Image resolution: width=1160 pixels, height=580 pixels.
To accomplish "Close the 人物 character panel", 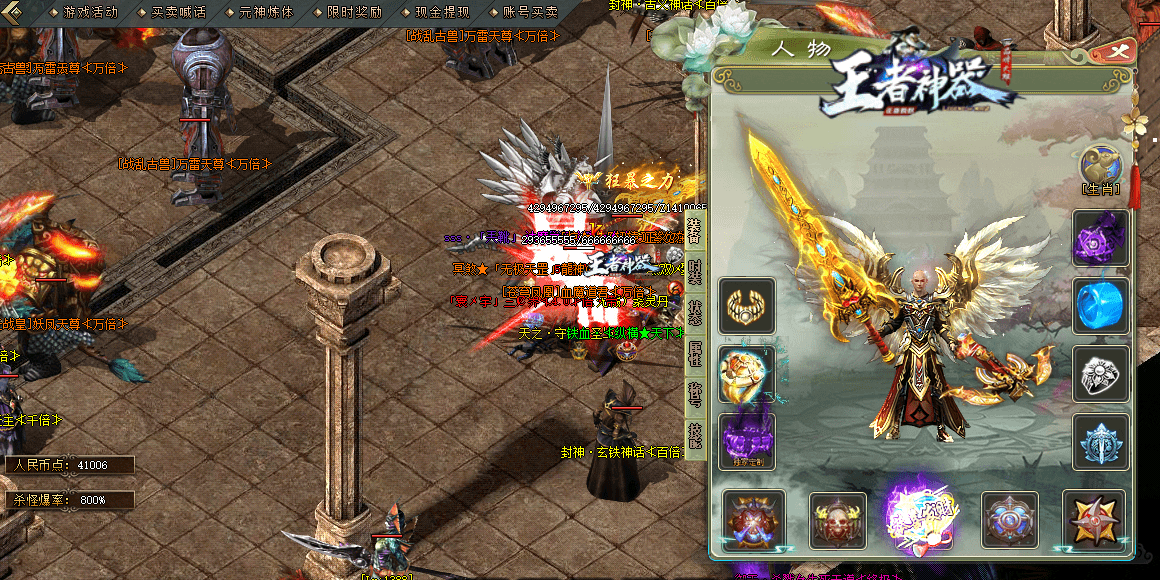I will pyautogui.click(x=1115, y=53).
